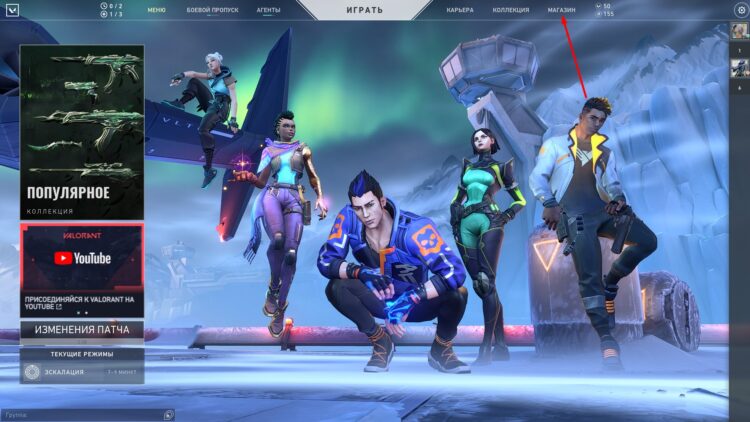Open settings via the gear icon
750x422 pixels.
tap(741, 10)
